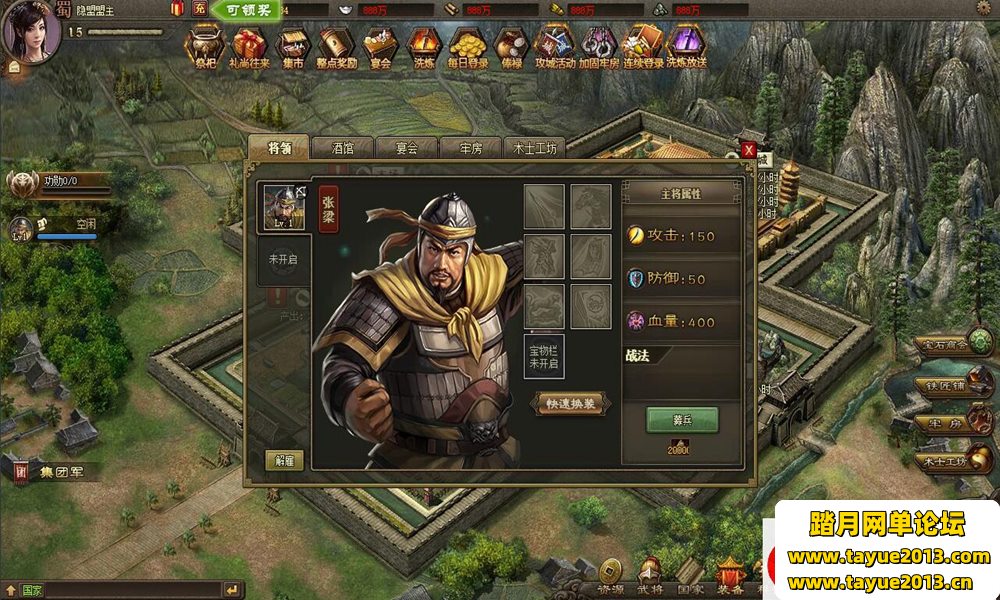Select the Lv.1 general portrait thumbnail
The height and width of the screenshot is (600, 1000).
284,208
